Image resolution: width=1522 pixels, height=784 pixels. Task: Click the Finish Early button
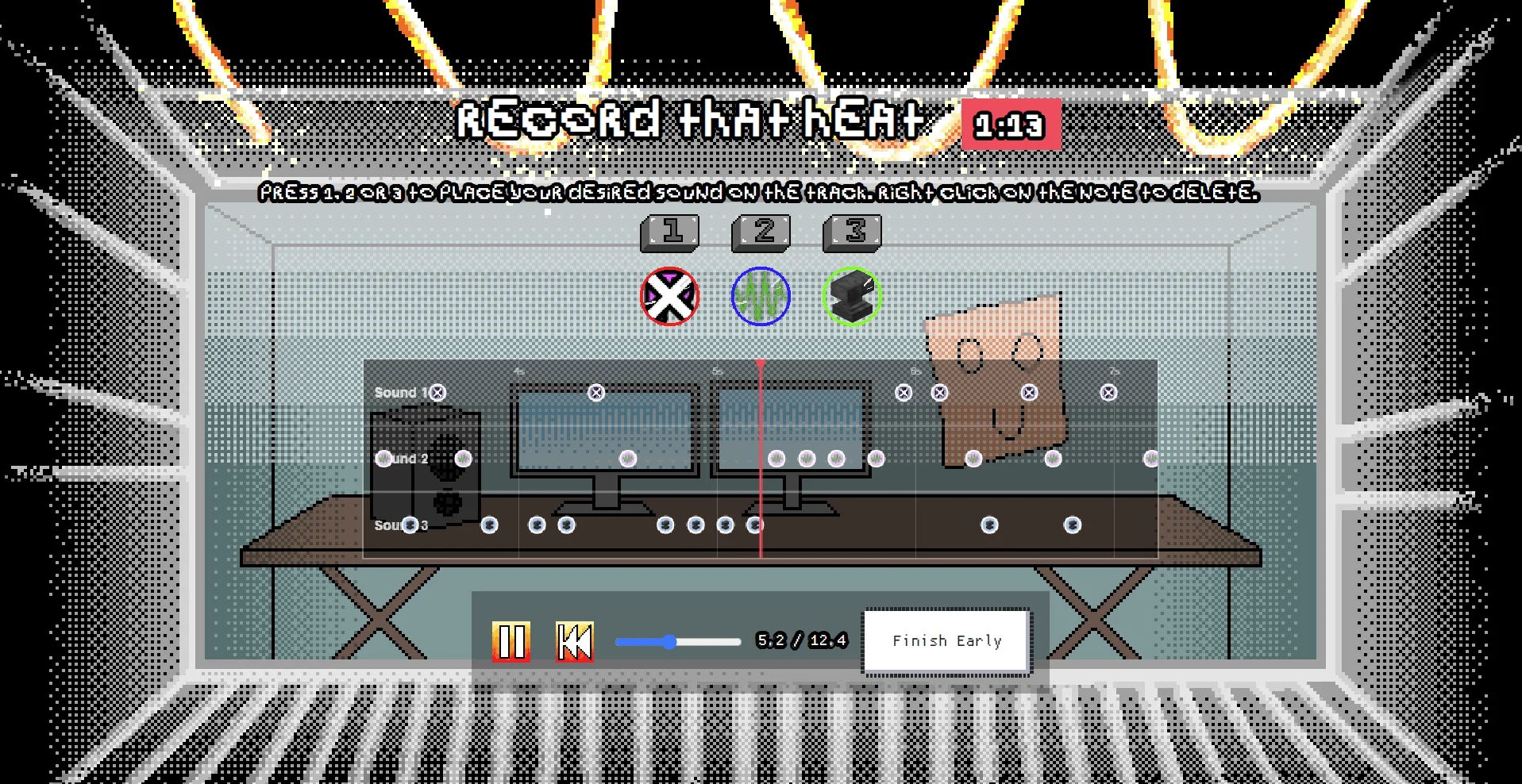tap(946, 640)
